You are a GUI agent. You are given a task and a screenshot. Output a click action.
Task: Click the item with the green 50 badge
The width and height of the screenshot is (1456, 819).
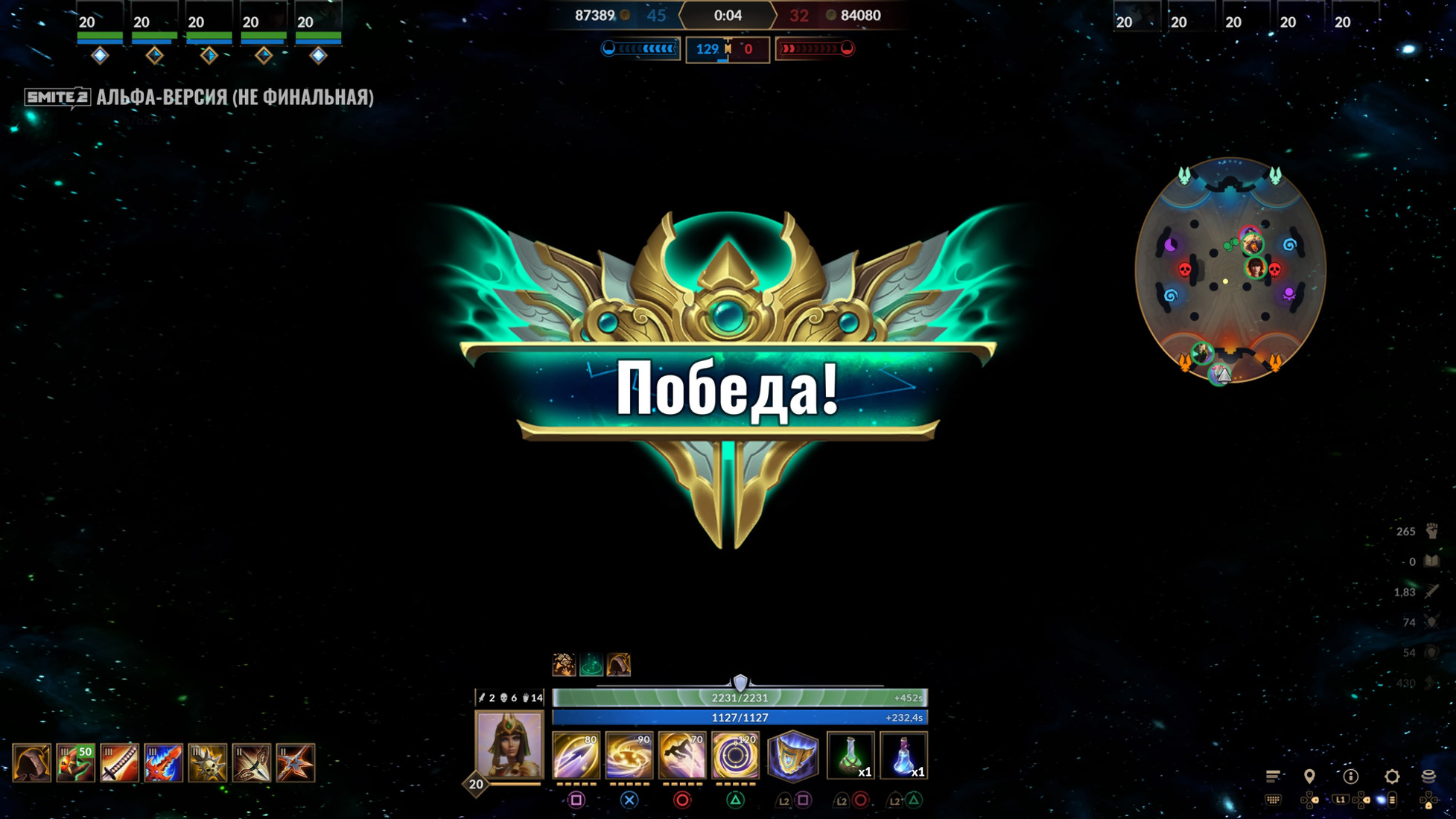coord(75,762)
